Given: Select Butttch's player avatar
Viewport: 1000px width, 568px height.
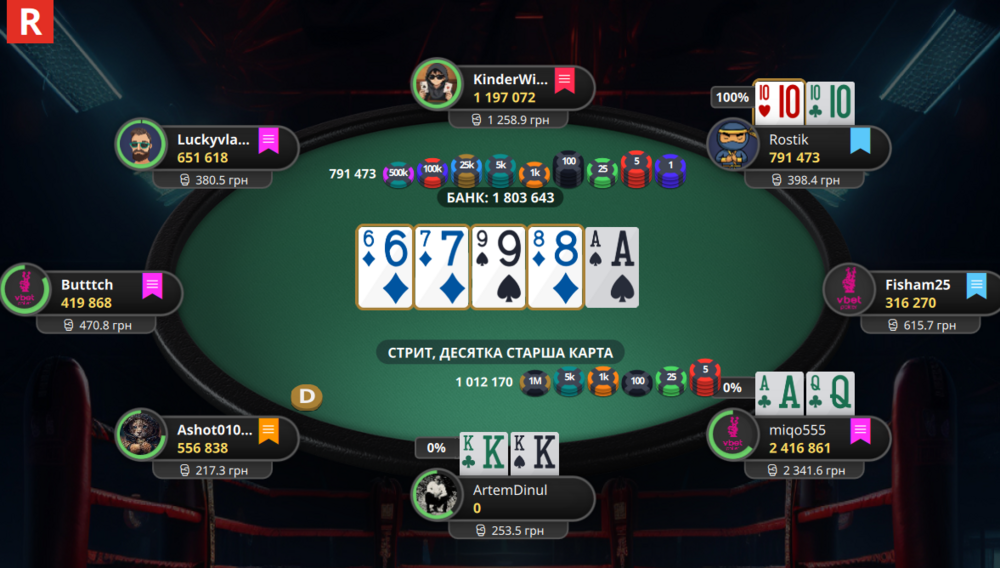Looking at the screenshot, I should tap(24, 291).
